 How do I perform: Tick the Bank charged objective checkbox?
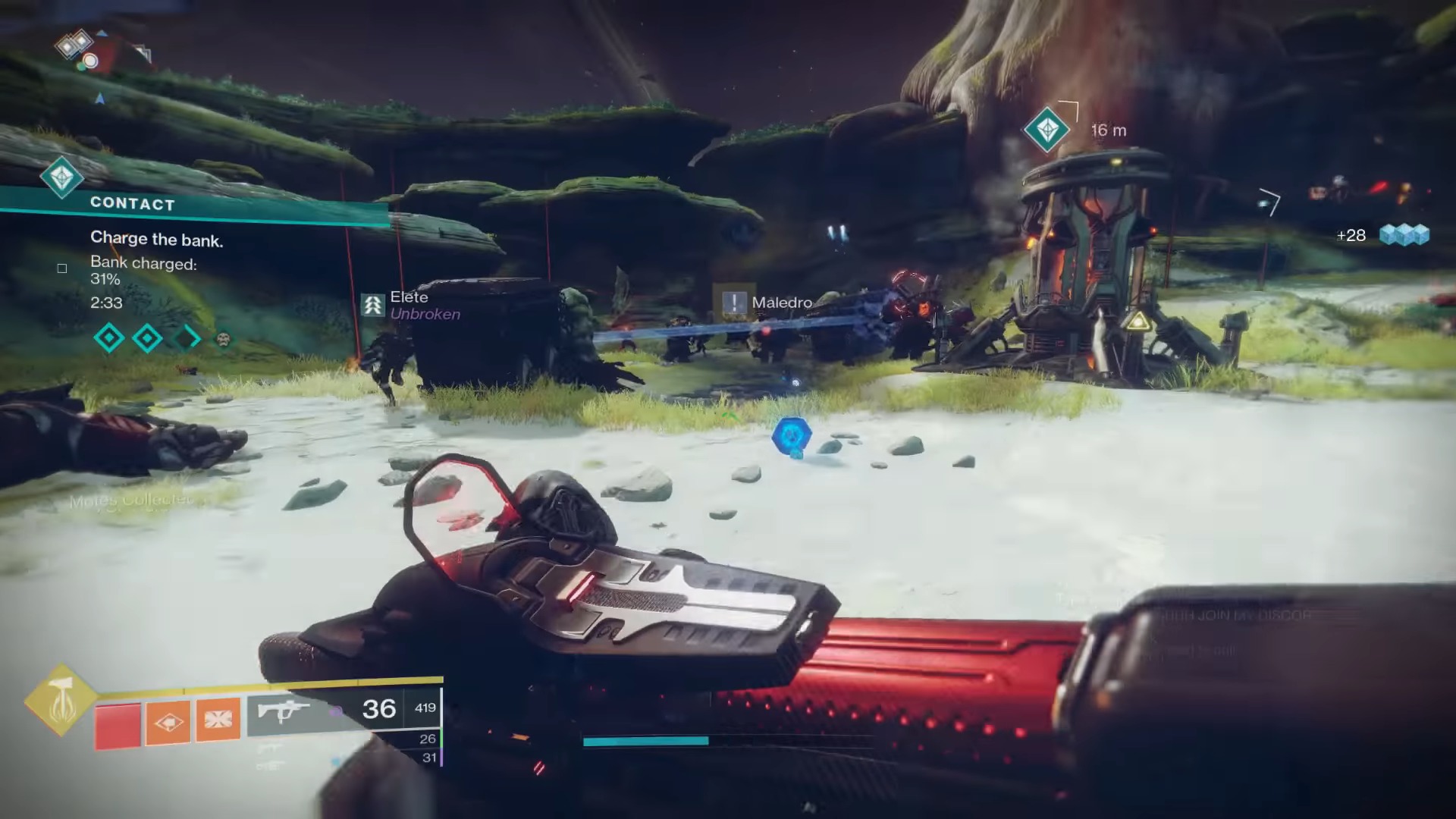(62, 268)
